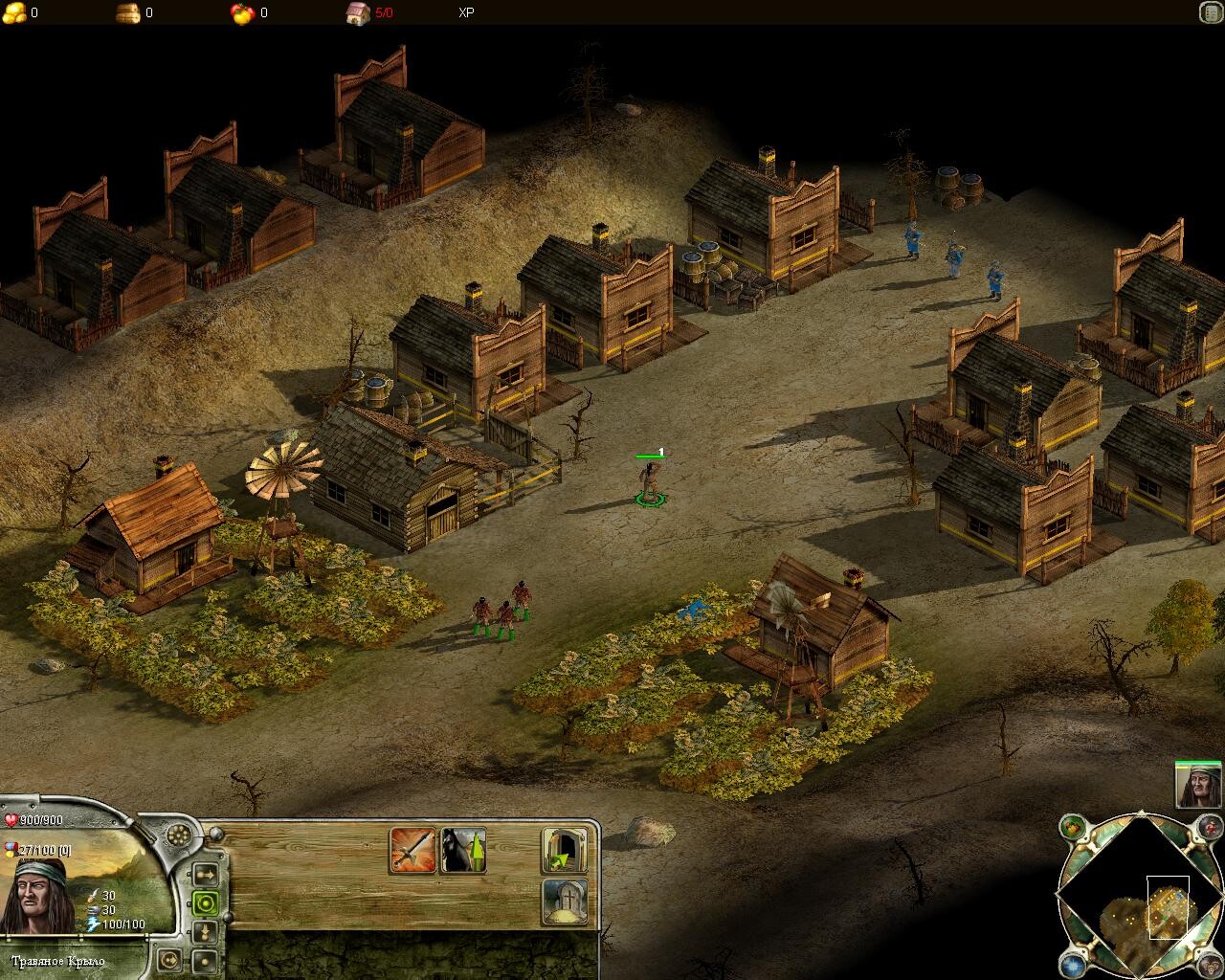Choose the downward arrow stance button
1225x980 pixels.
[x=205, y=931]
